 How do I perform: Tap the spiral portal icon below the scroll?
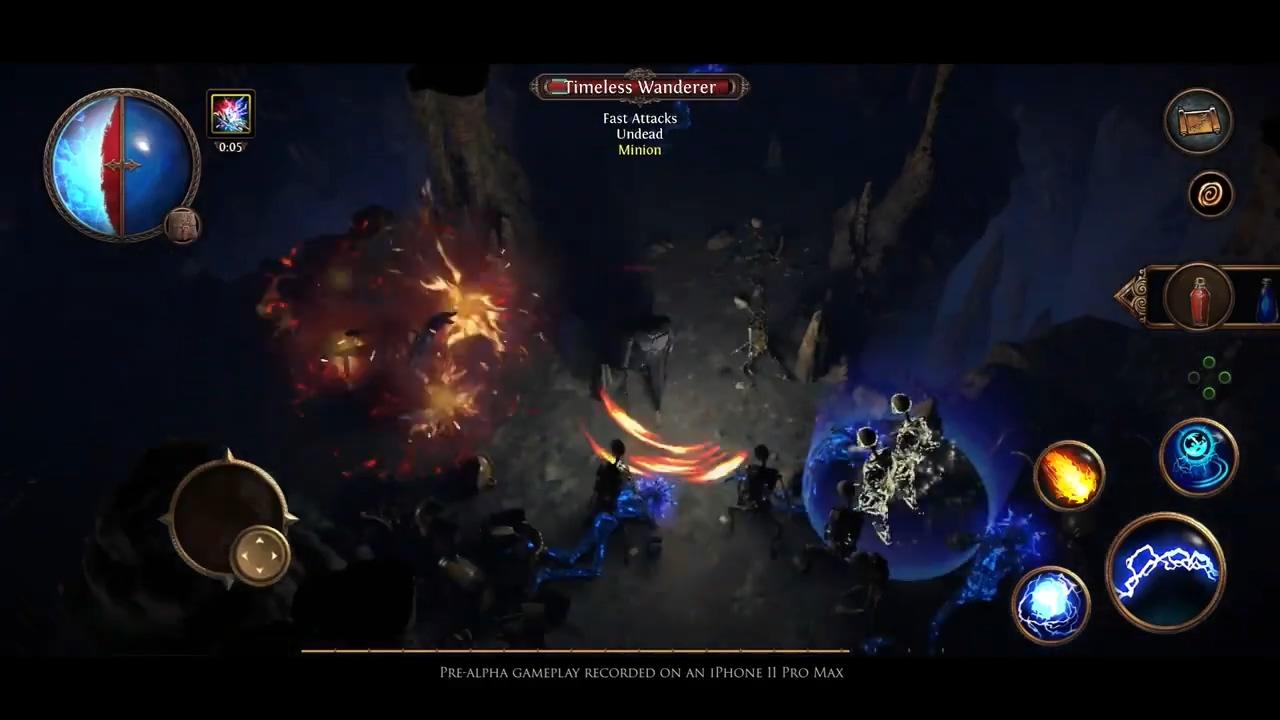pyautogui.click(x=1210, y=194)
